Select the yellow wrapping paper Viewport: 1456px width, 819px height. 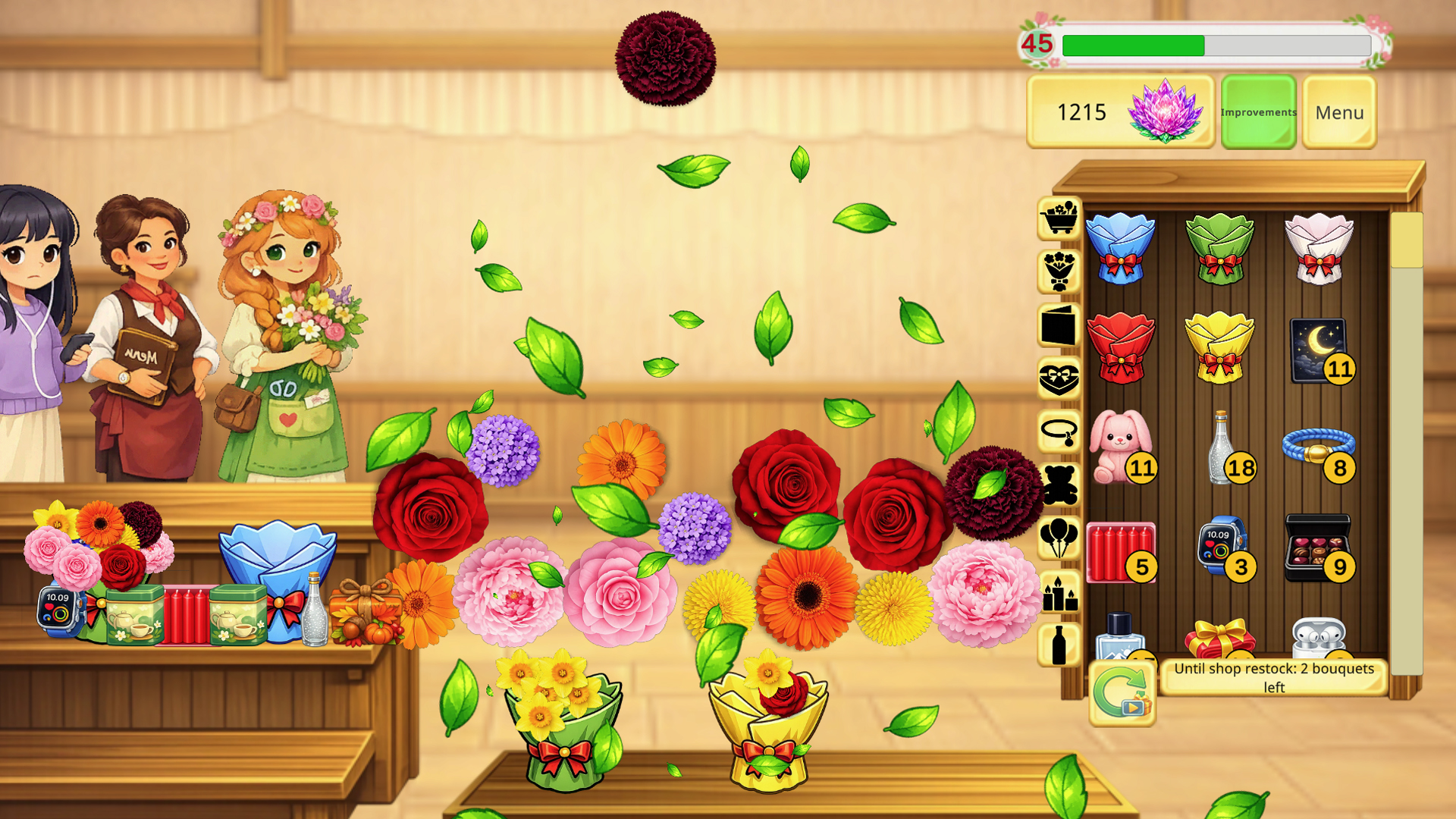1221,345
